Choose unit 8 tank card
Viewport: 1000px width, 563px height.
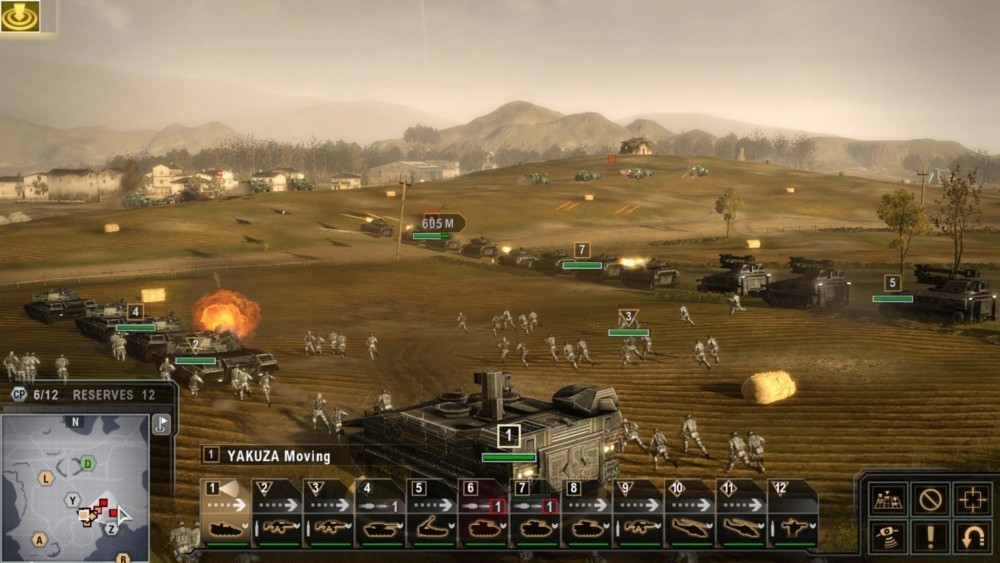tap(588, 514)
